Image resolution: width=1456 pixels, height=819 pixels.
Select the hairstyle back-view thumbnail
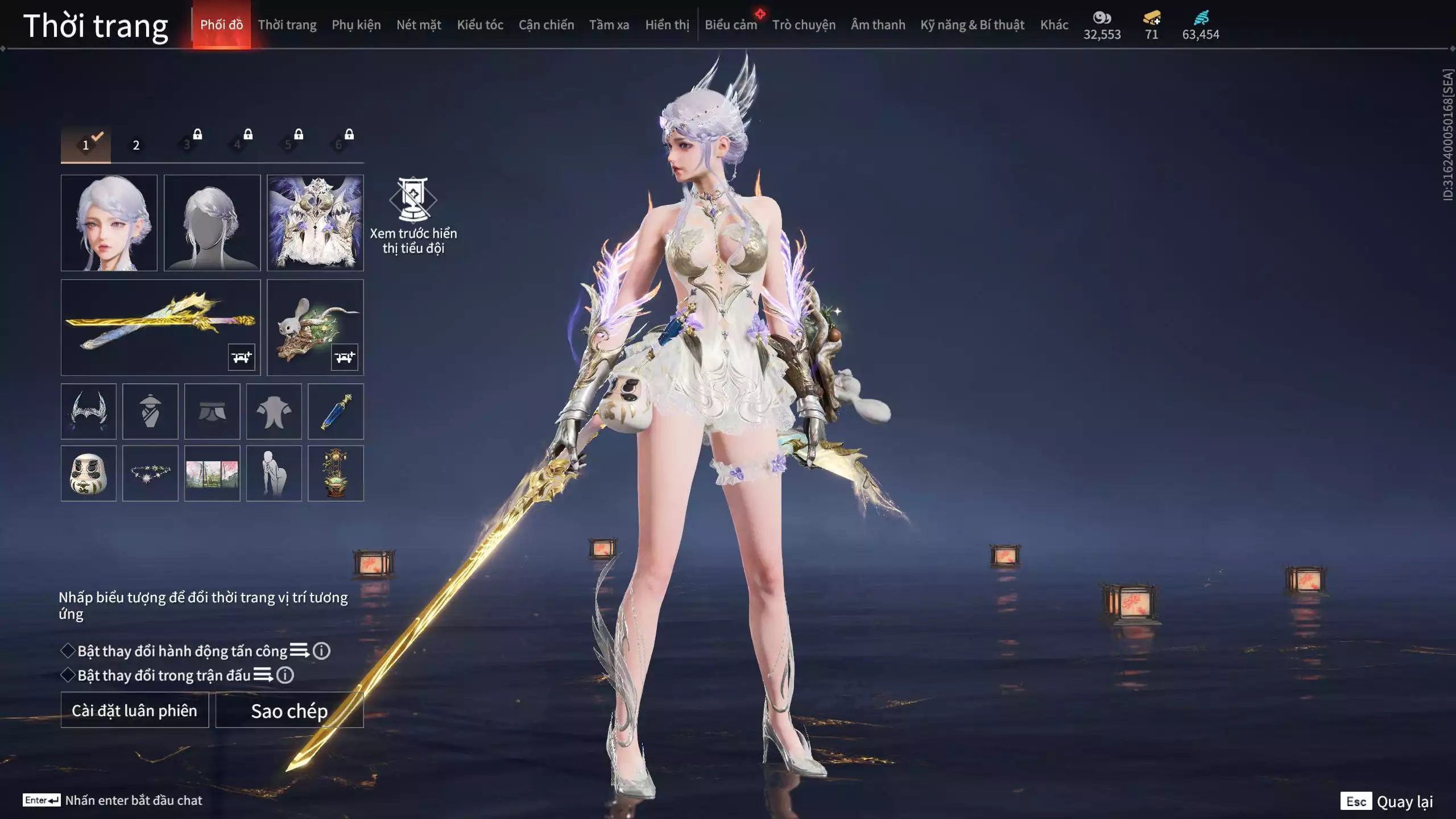pos(212,222)
